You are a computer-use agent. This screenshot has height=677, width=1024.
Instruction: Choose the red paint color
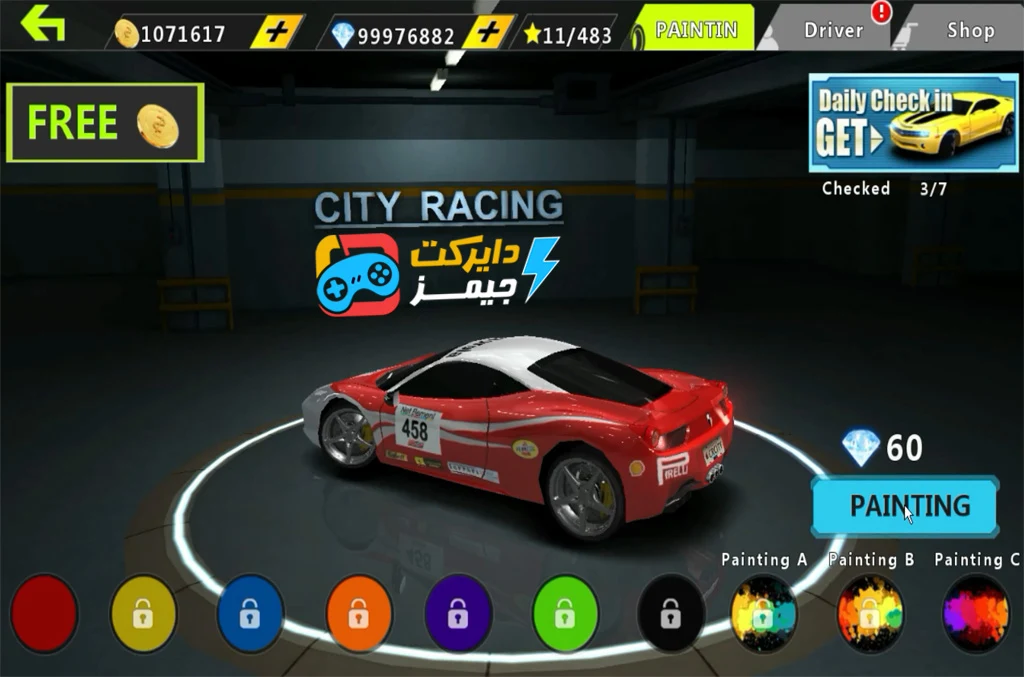(44, 612)
